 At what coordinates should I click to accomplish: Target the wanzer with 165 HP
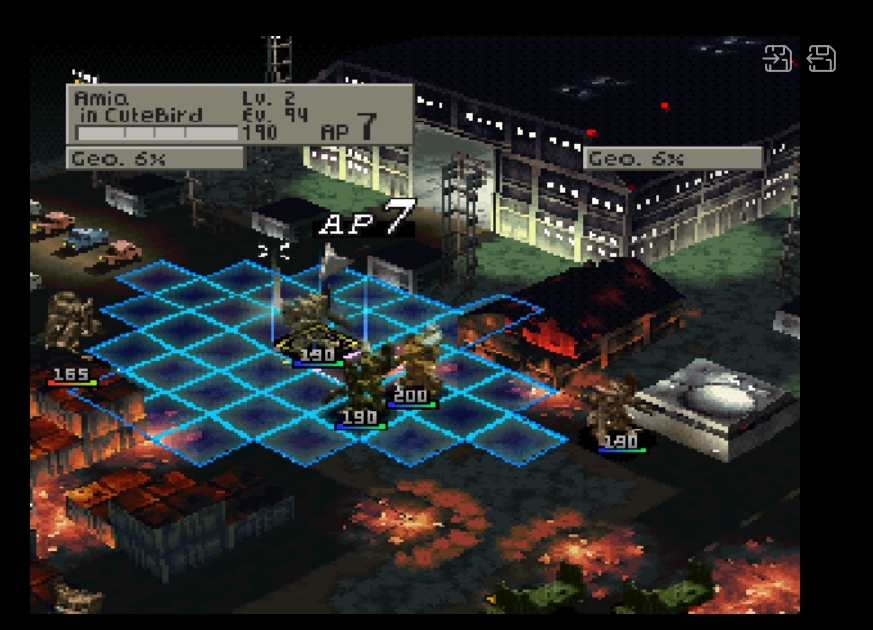pos(70,325)
